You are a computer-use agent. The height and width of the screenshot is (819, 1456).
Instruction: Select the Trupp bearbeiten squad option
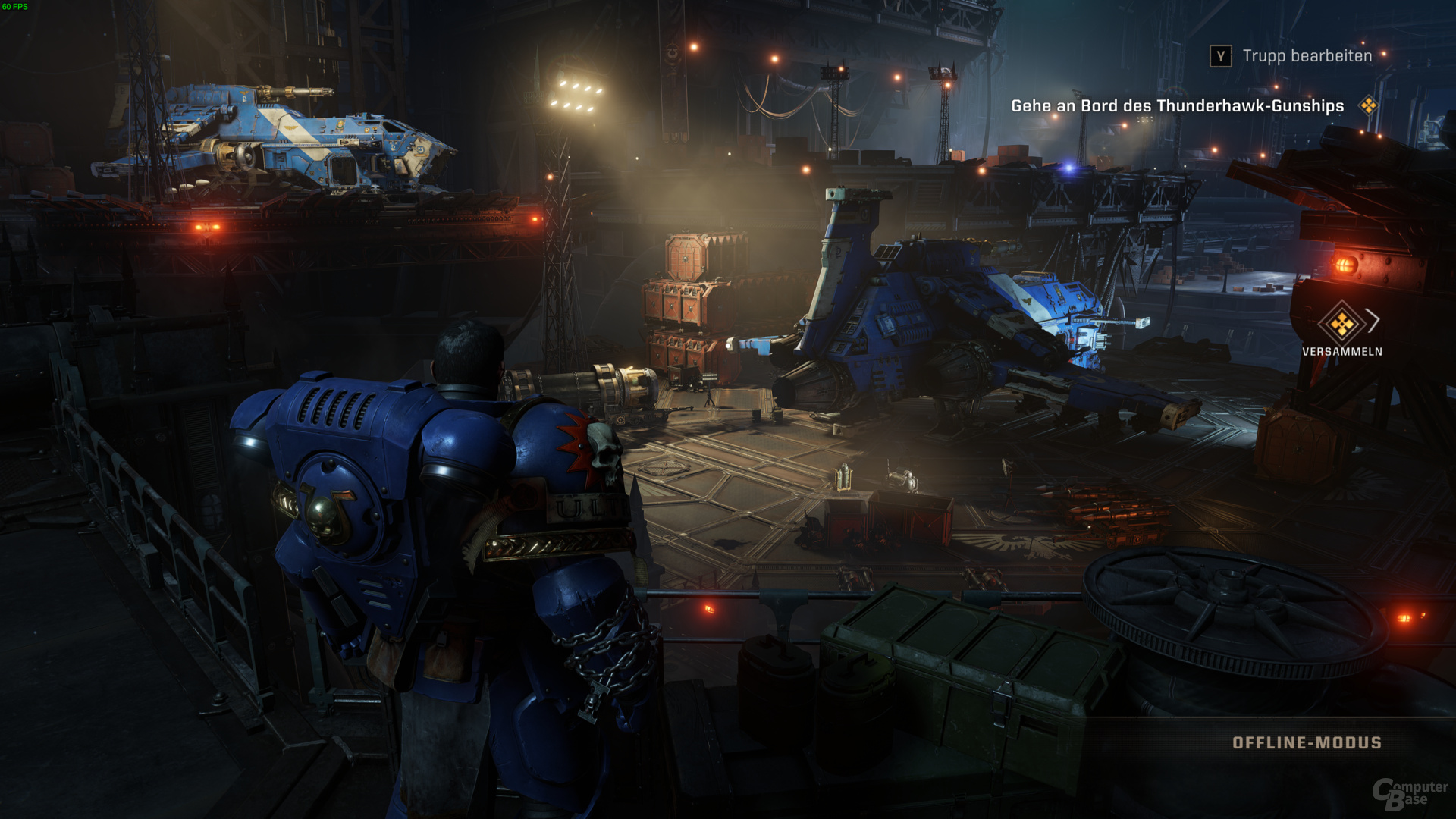pos(1307,56)
